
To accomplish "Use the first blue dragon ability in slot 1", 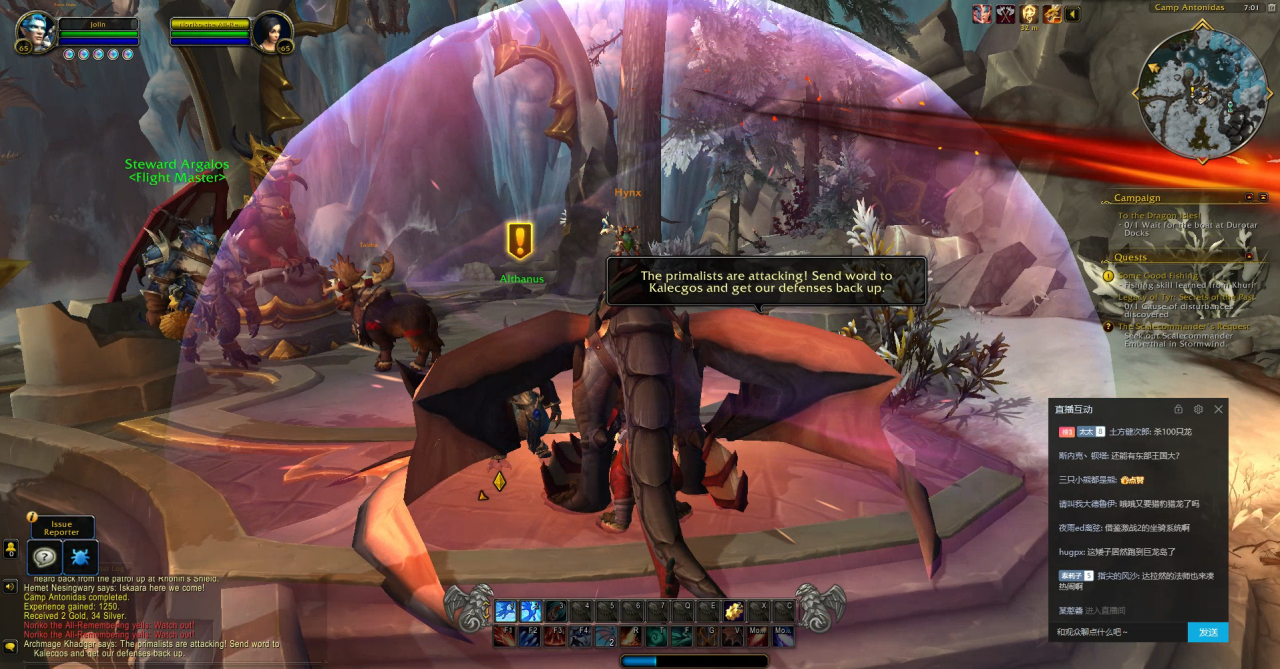I will pyautogui.click(x=505, y=611).
